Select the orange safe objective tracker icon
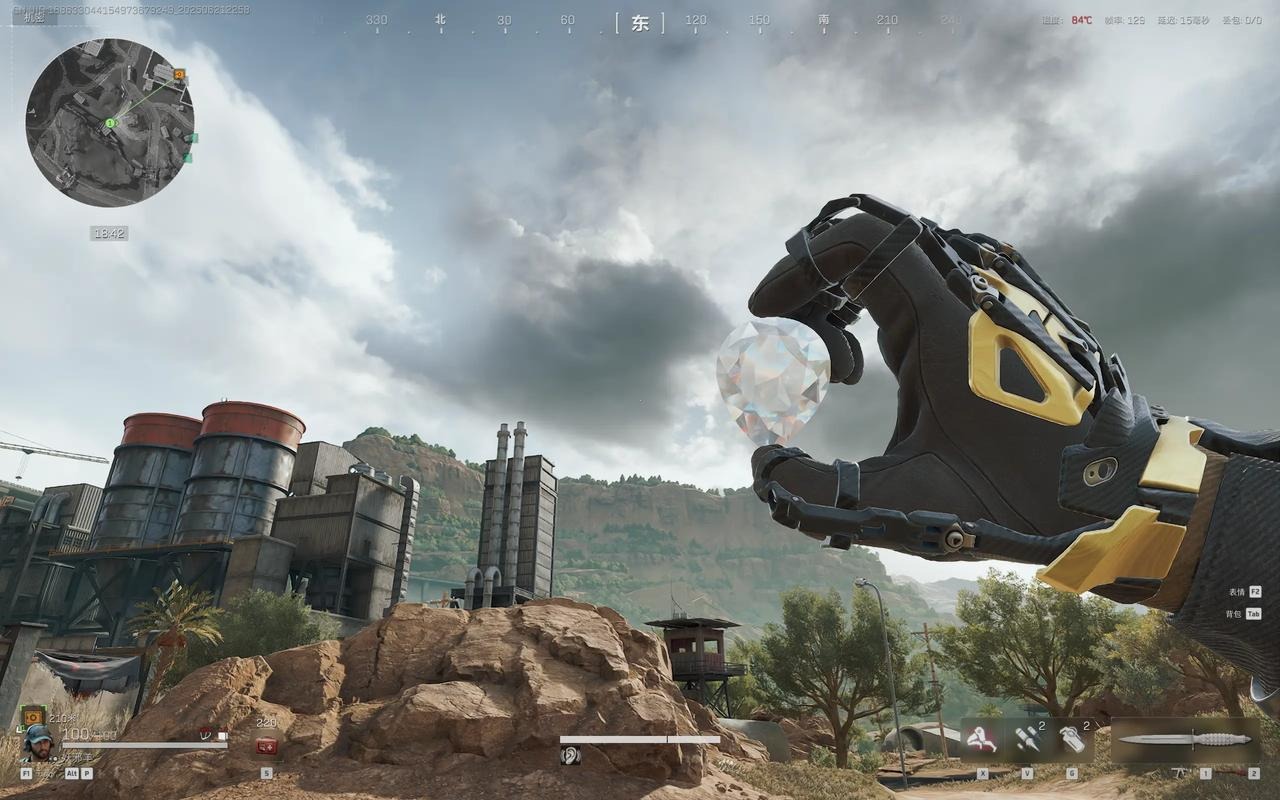This screenshot has height=800, width=1280. 31,715
